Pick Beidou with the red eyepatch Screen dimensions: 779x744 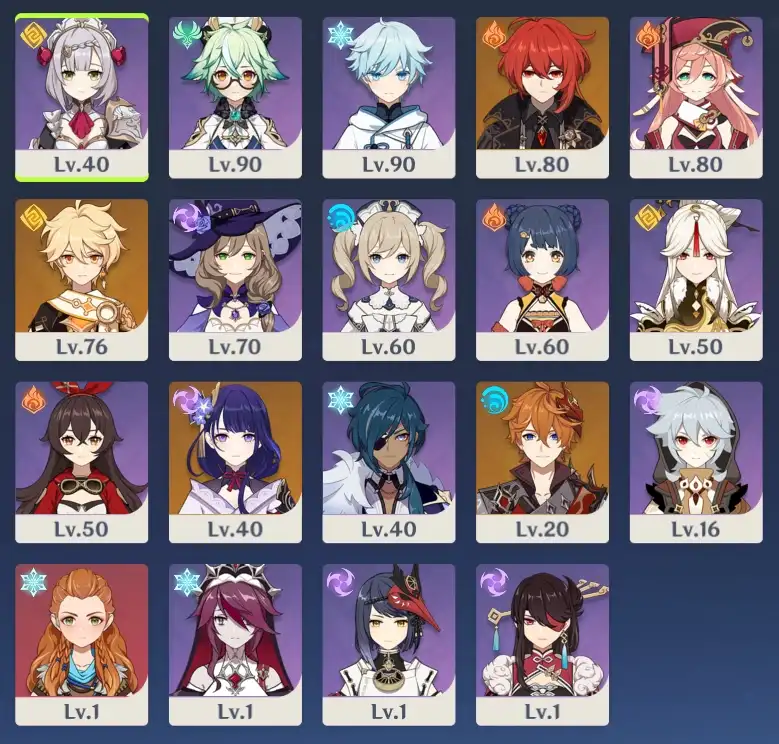pyautogui.click(x=542, y=643)
